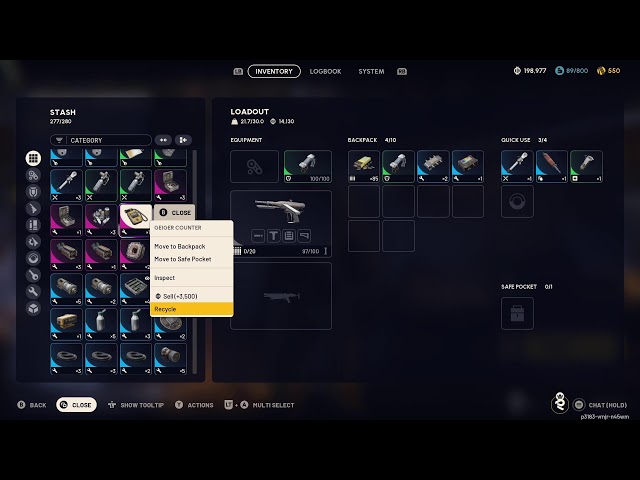The height and width of the screenshot is (480, 640).
Task: Select the Inventory tab
Action: pos(274,72)
